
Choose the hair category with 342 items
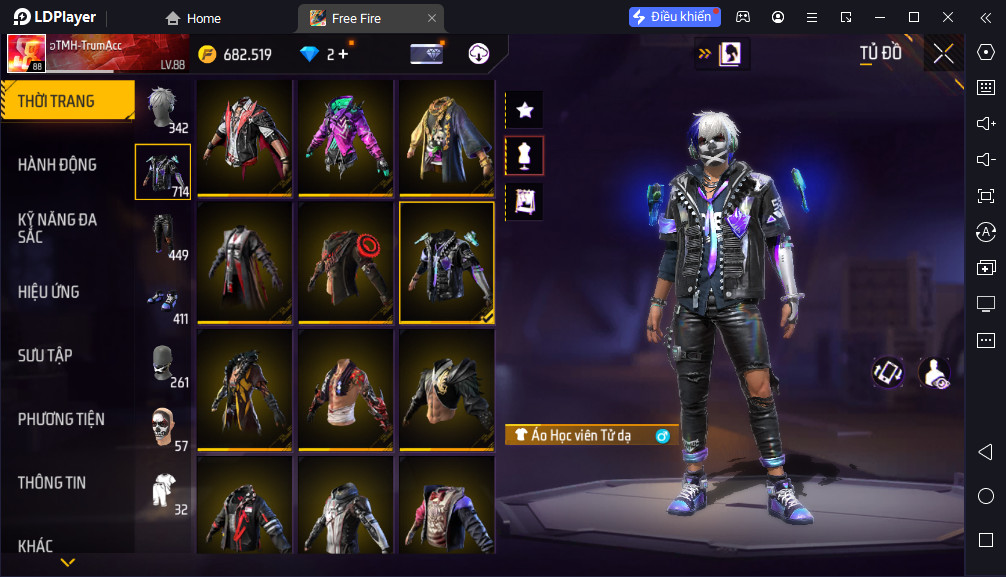163,108
